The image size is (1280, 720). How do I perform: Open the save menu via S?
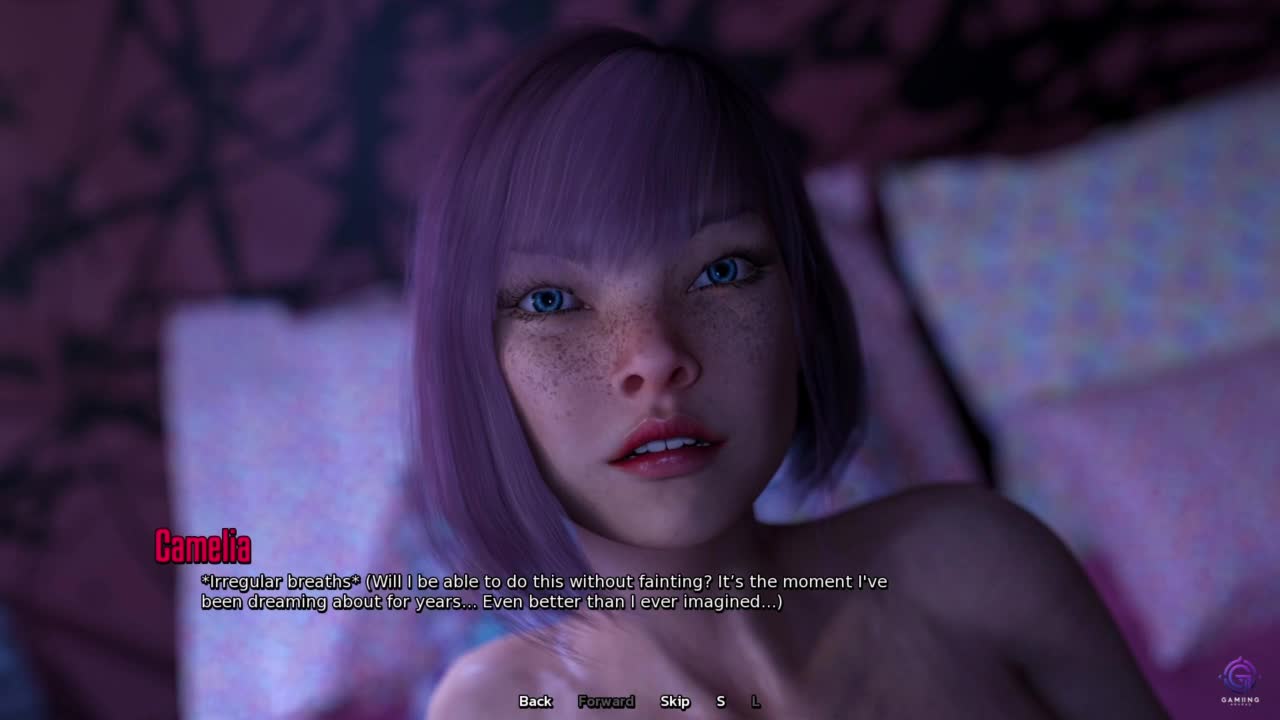720,701
